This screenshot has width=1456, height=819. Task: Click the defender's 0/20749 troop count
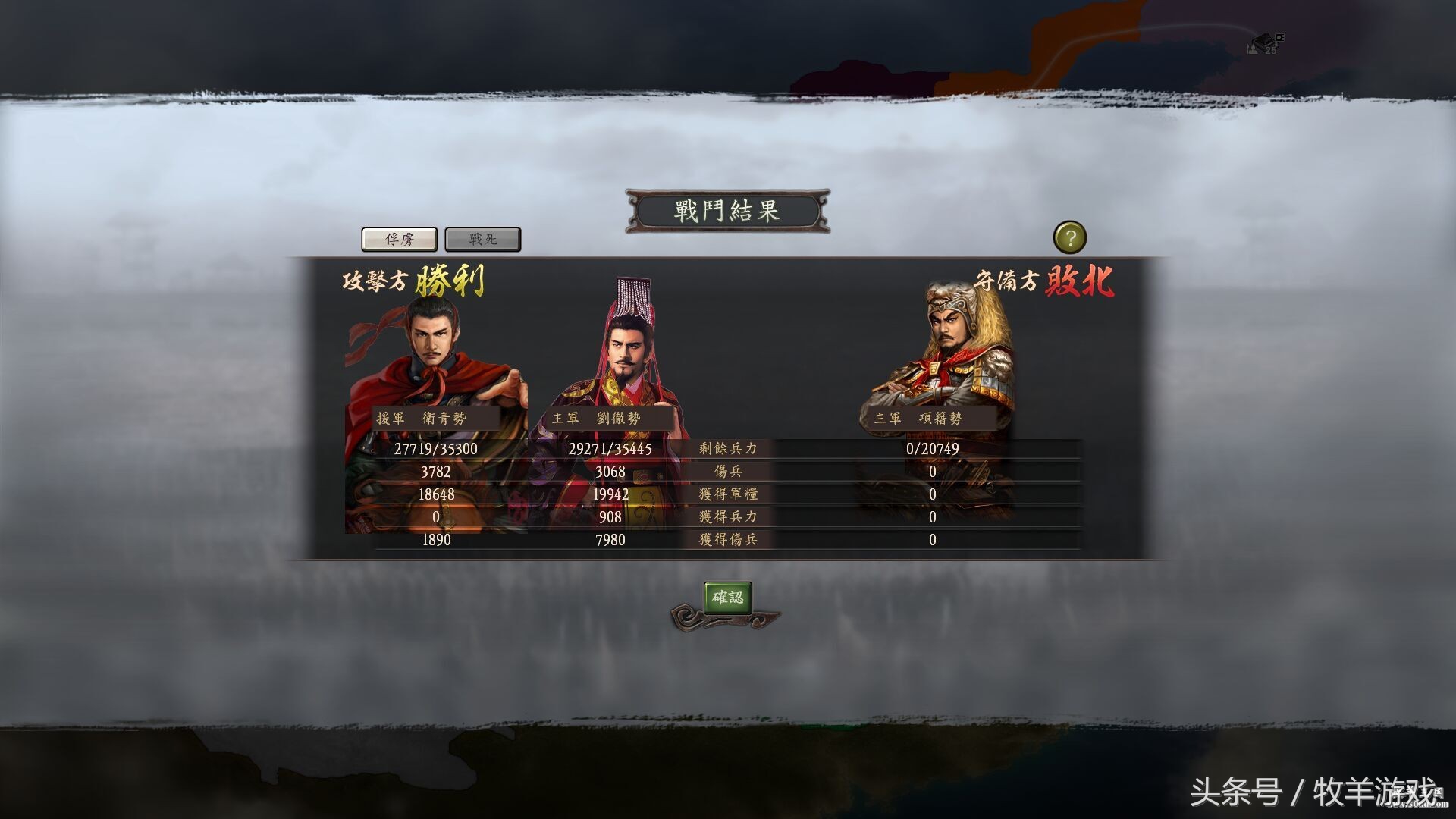[x=932, y=448]
